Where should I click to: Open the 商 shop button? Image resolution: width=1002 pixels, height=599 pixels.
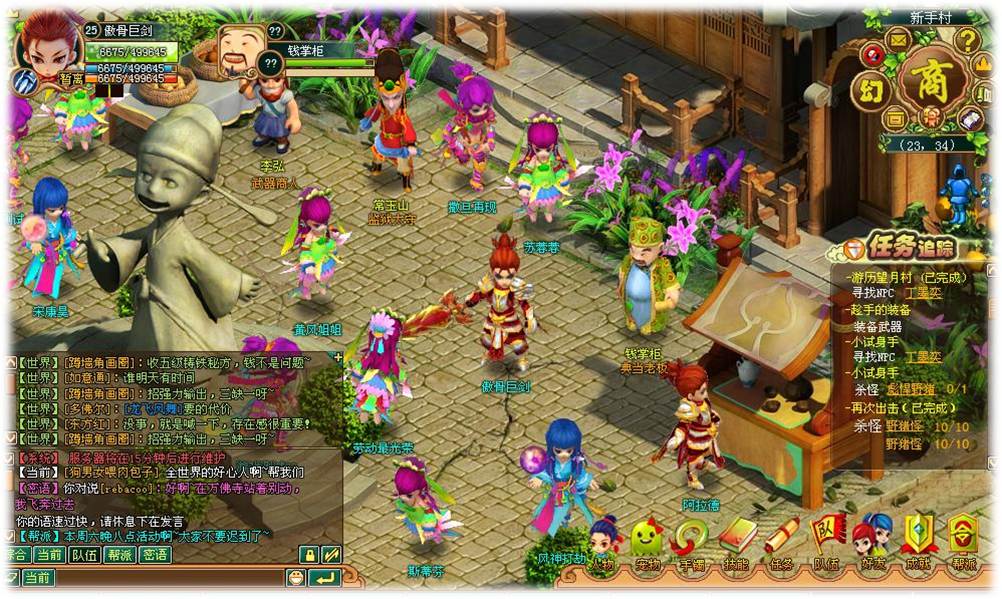pos(933,81)
